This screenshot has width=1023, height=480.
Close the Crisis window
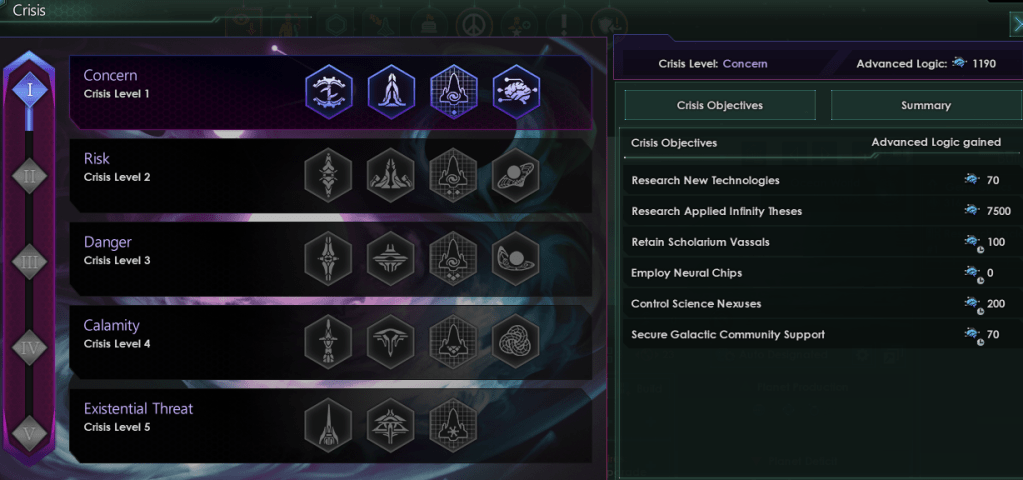pyautogui.click(x=1016, y=25)
